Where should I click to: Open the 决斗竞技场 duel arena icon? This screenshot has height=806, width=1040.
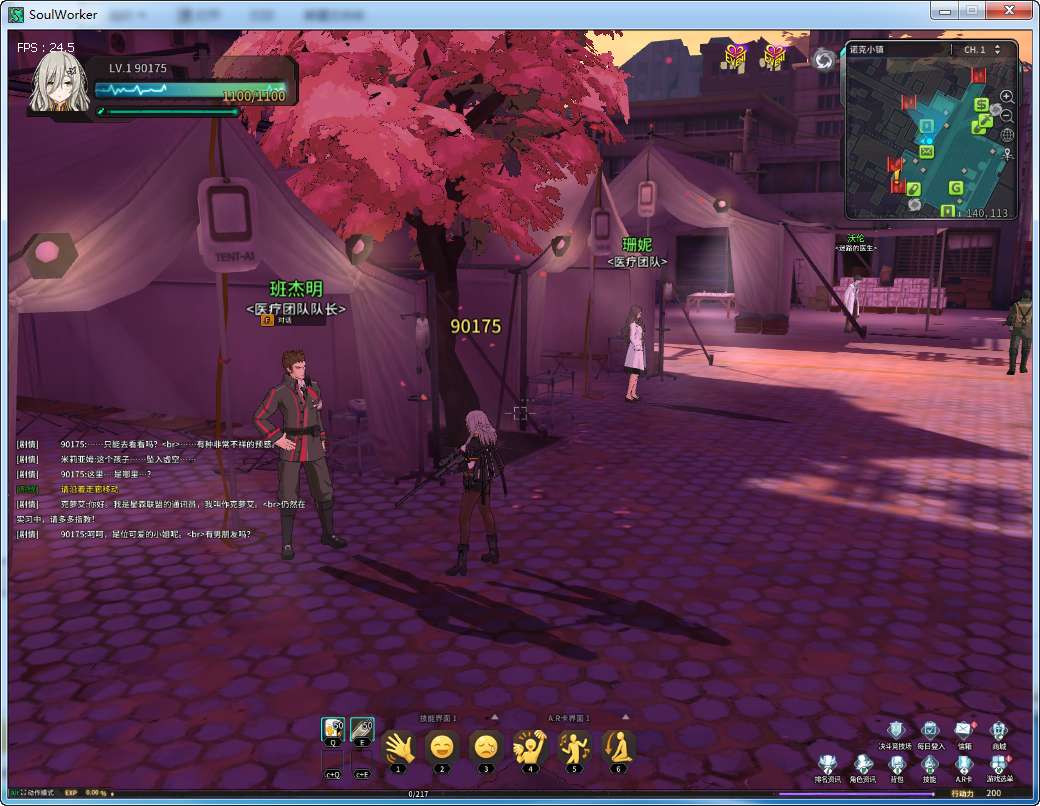click(896, 731)
